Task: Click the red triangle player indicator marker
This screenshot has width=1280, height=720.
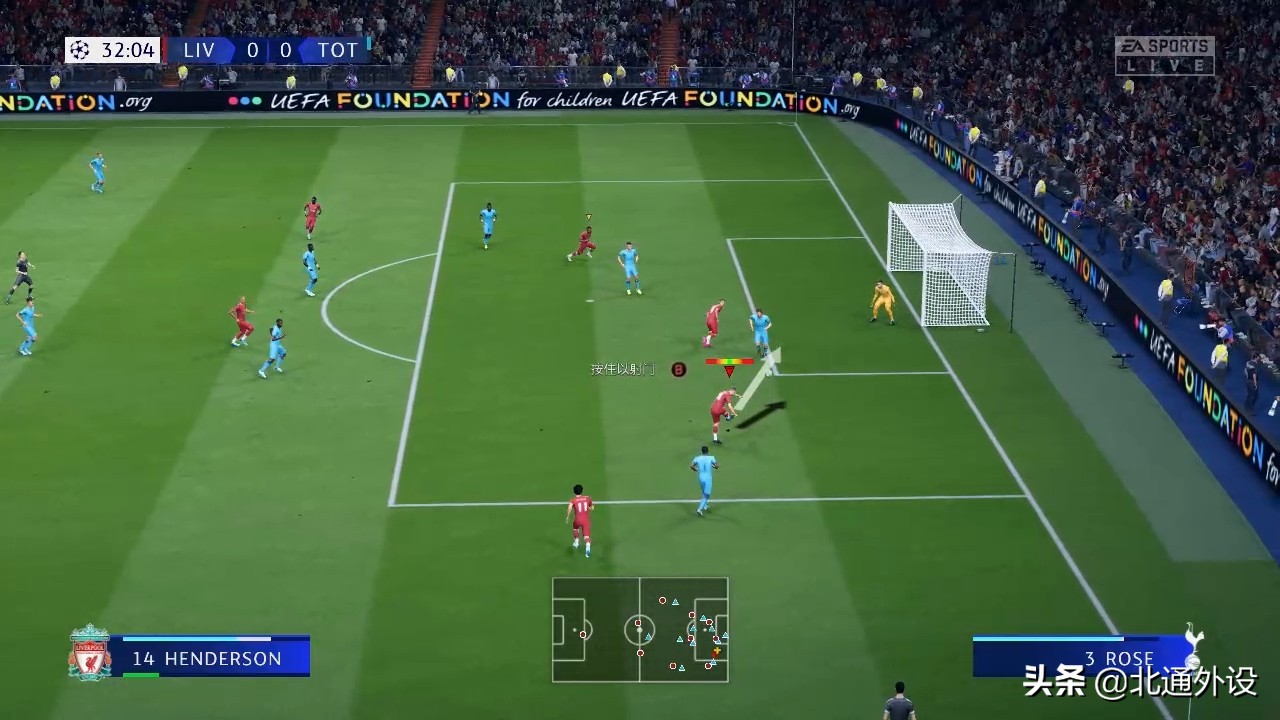Action: [730, 372]
